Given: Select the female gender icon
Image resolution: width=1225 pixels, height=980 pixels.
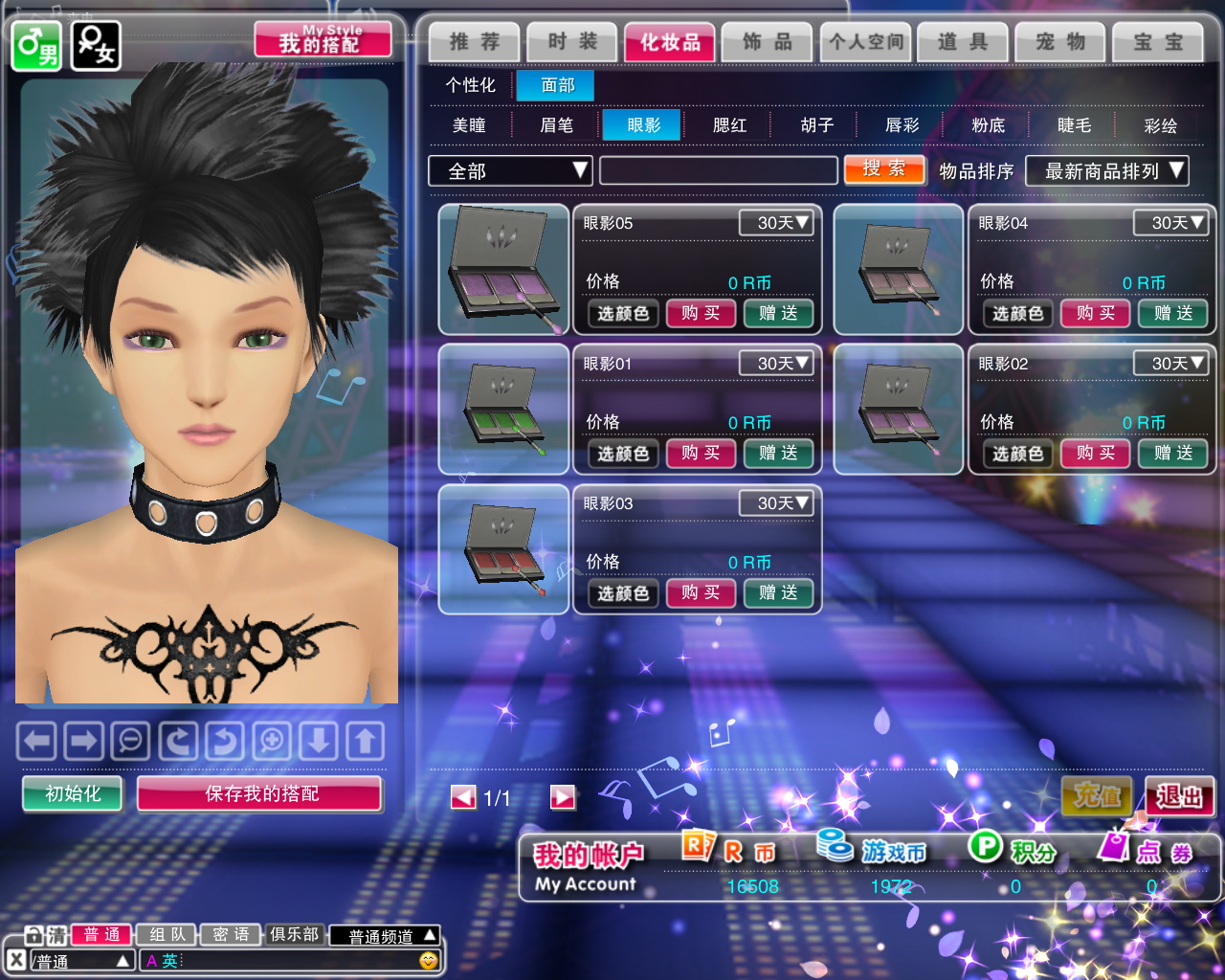Looking at the screenshot, I should [96, 45].
